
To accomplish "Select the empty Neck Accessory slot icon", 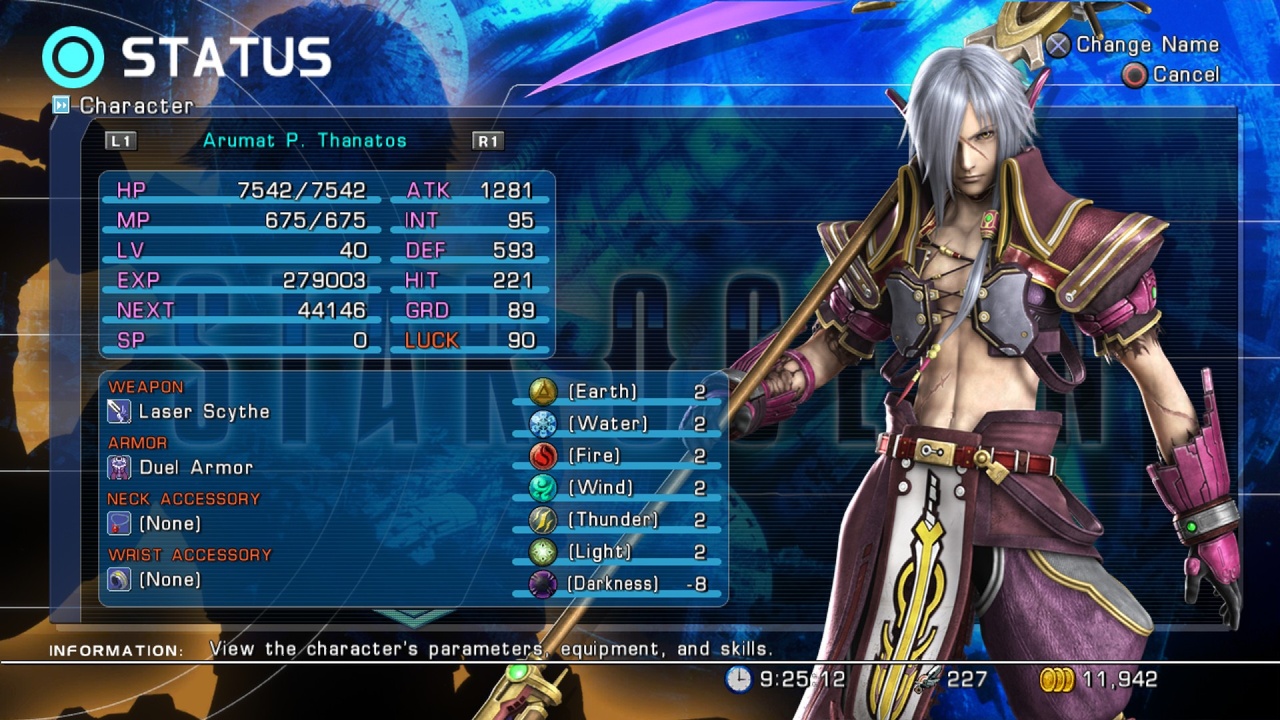I will (117, 523).
